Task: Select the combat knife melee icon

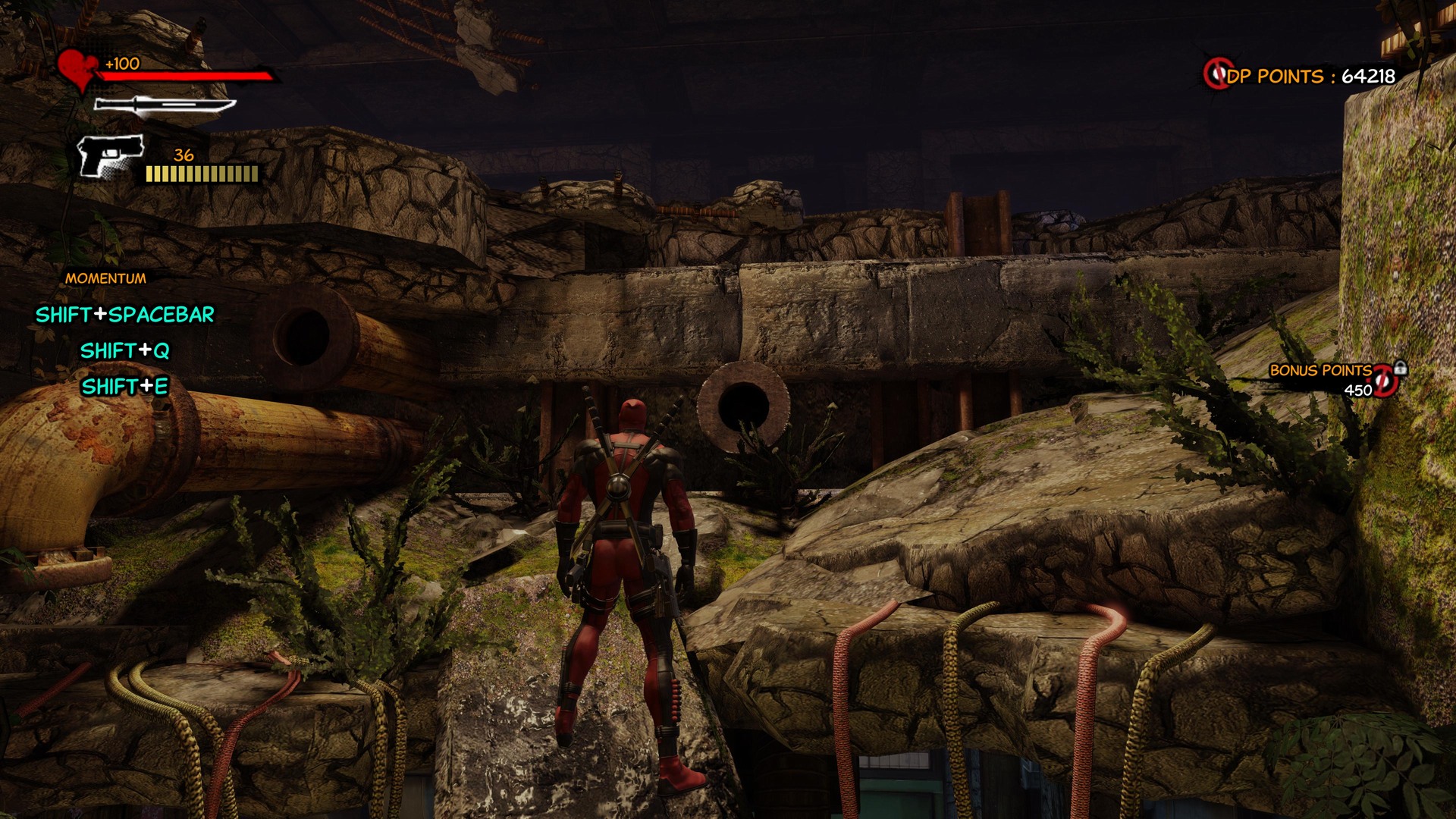Action: coord(163,106)
